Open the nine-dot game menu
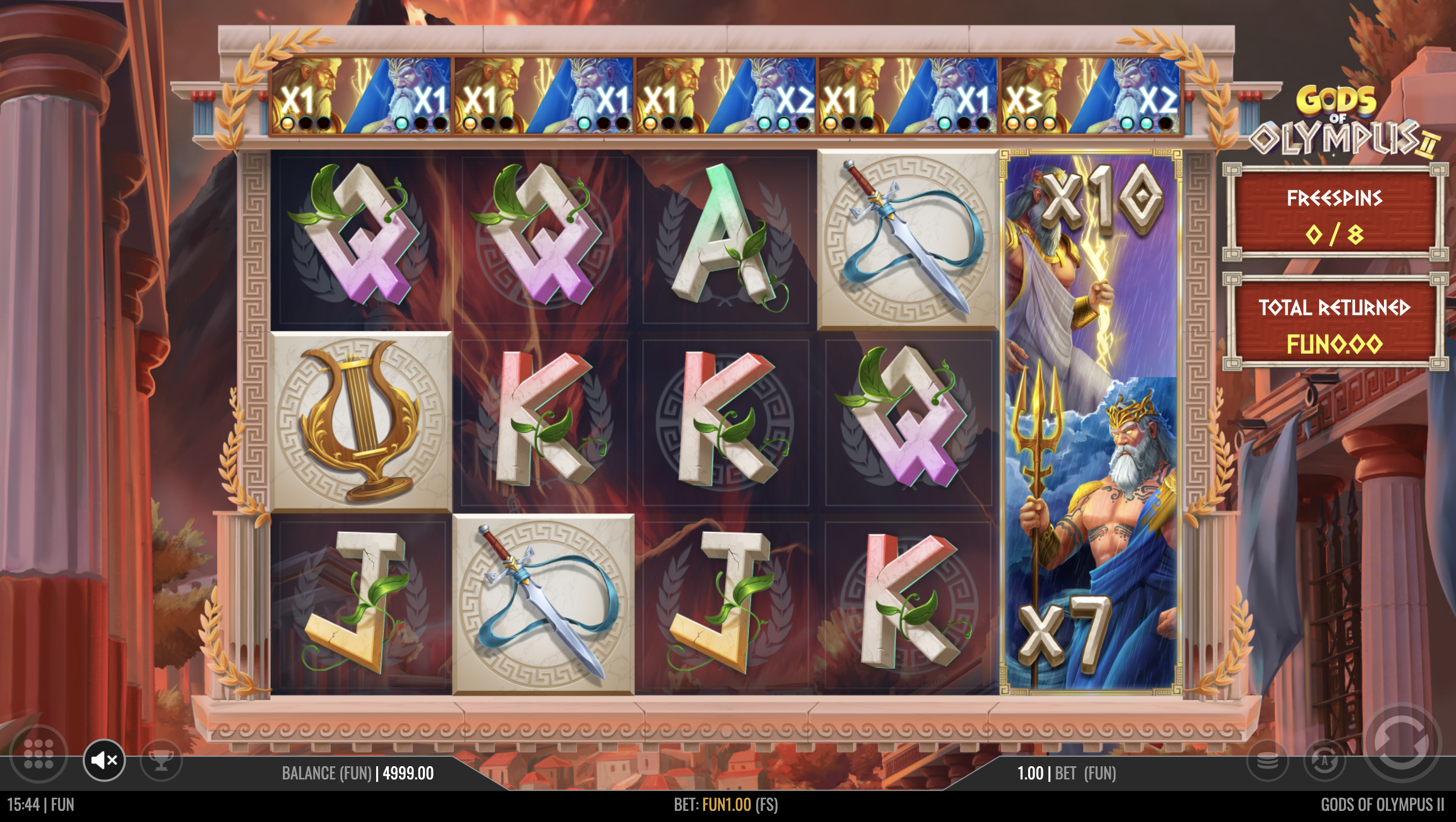This screenshot has height=822, width=1456. tap(39, 754)
